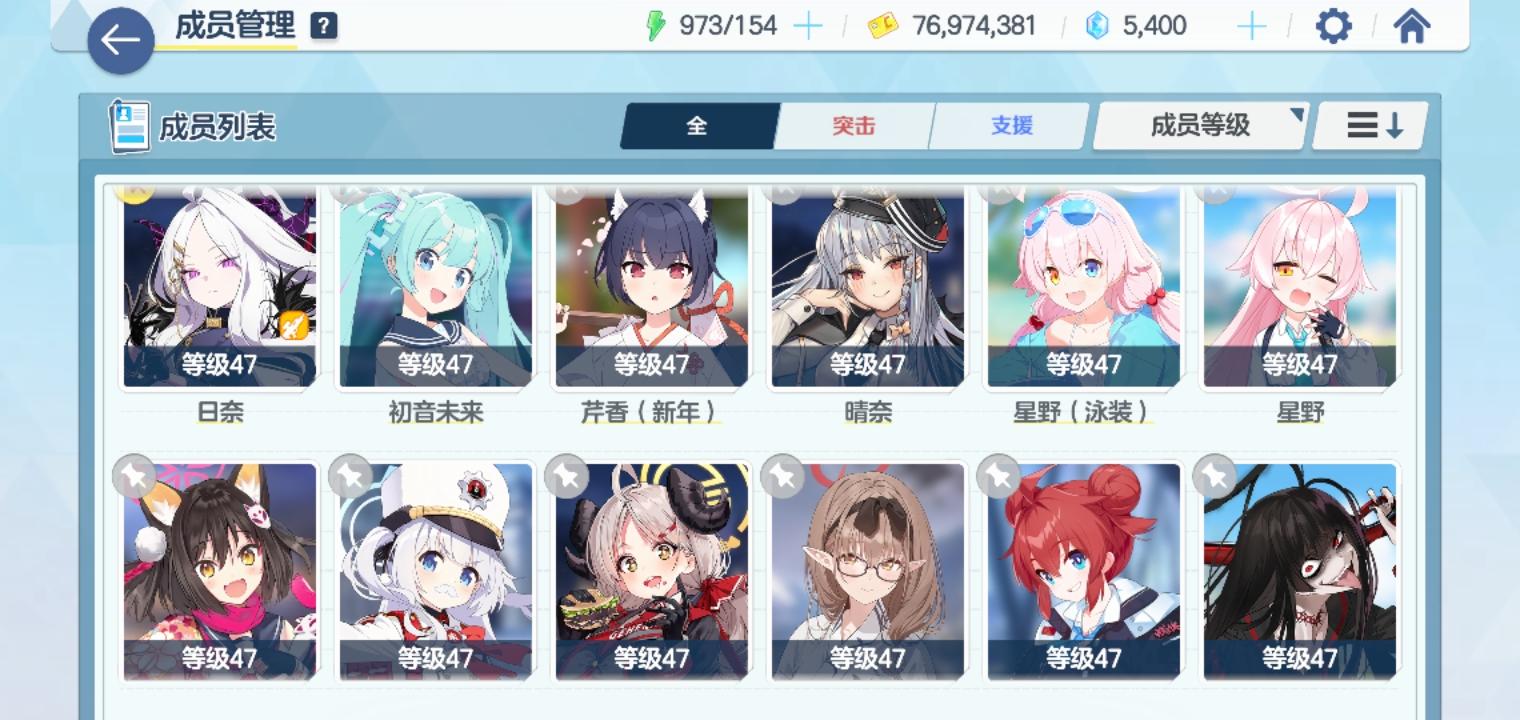
Task: Expand the dropdown triangle next to 成员等级
Action: [1295, 115]
